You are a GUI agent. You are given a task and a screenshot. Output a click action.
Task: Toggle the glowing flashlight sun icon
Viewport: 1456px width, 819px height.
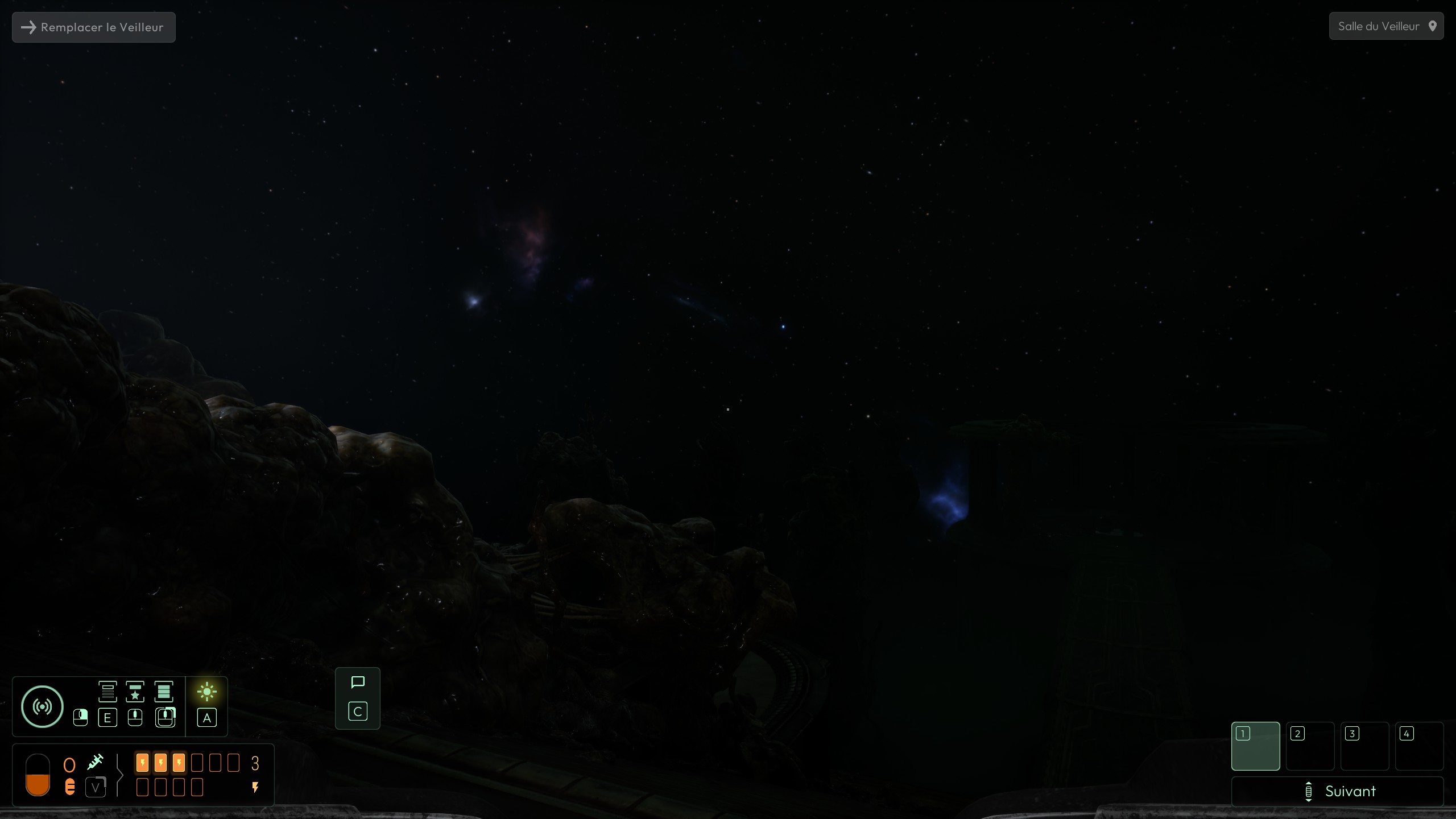click(206, 692)
